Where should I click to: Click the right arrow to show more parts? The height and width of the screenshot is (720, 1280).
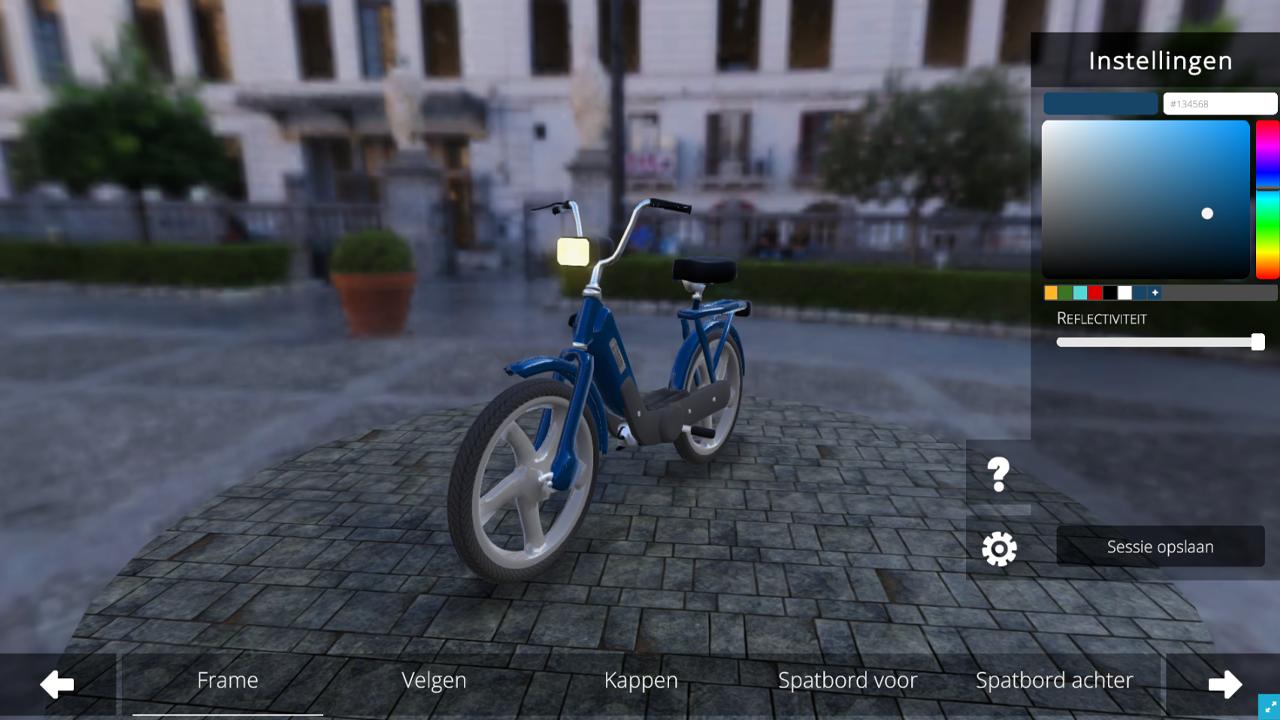pos(1224,685)
